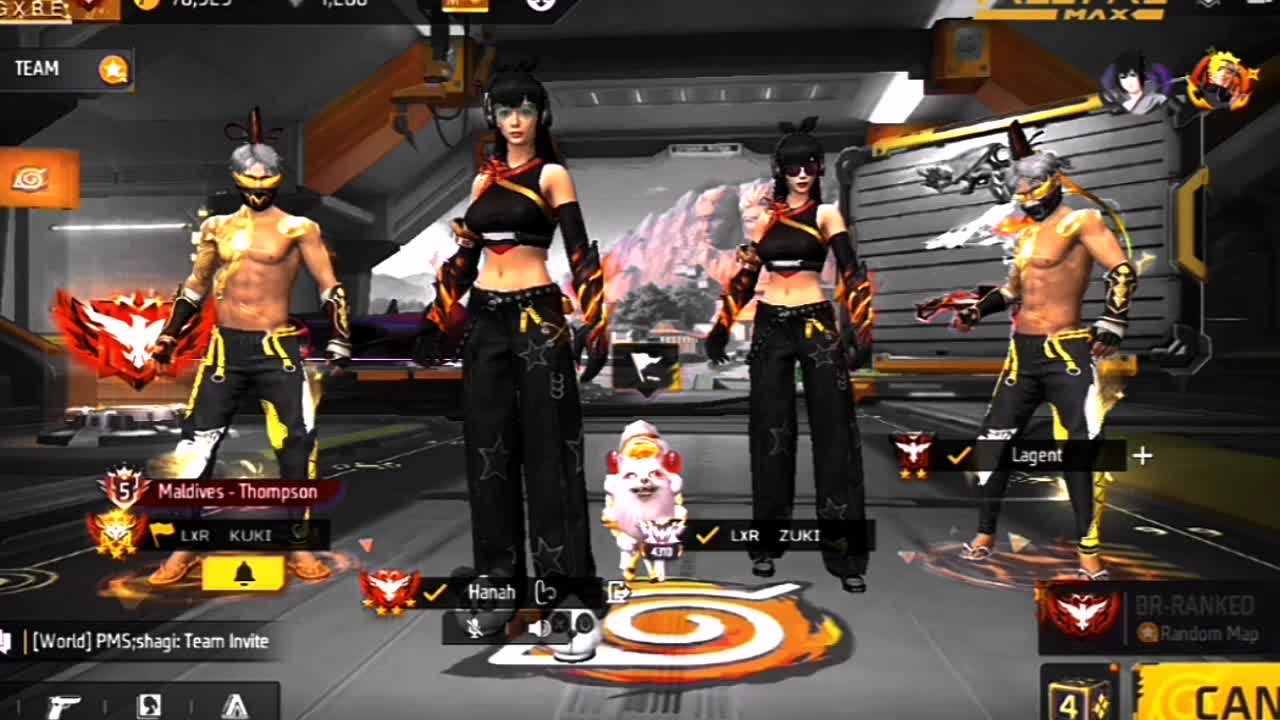Open the character portrait menu

(149, 705)
